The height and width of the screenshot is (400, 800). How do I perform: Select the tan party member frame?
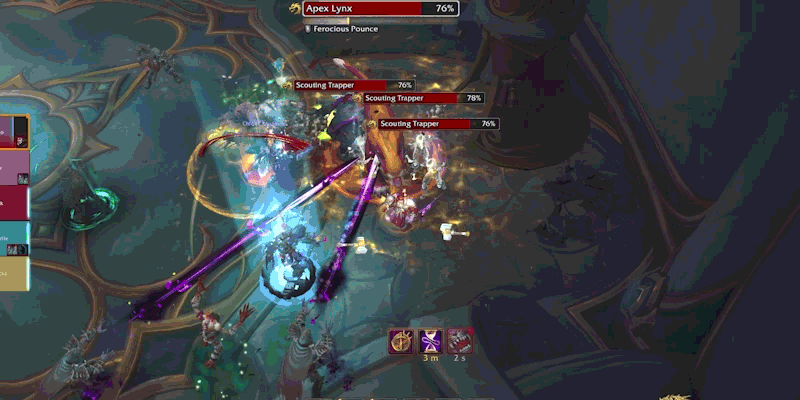coord(14,273)
